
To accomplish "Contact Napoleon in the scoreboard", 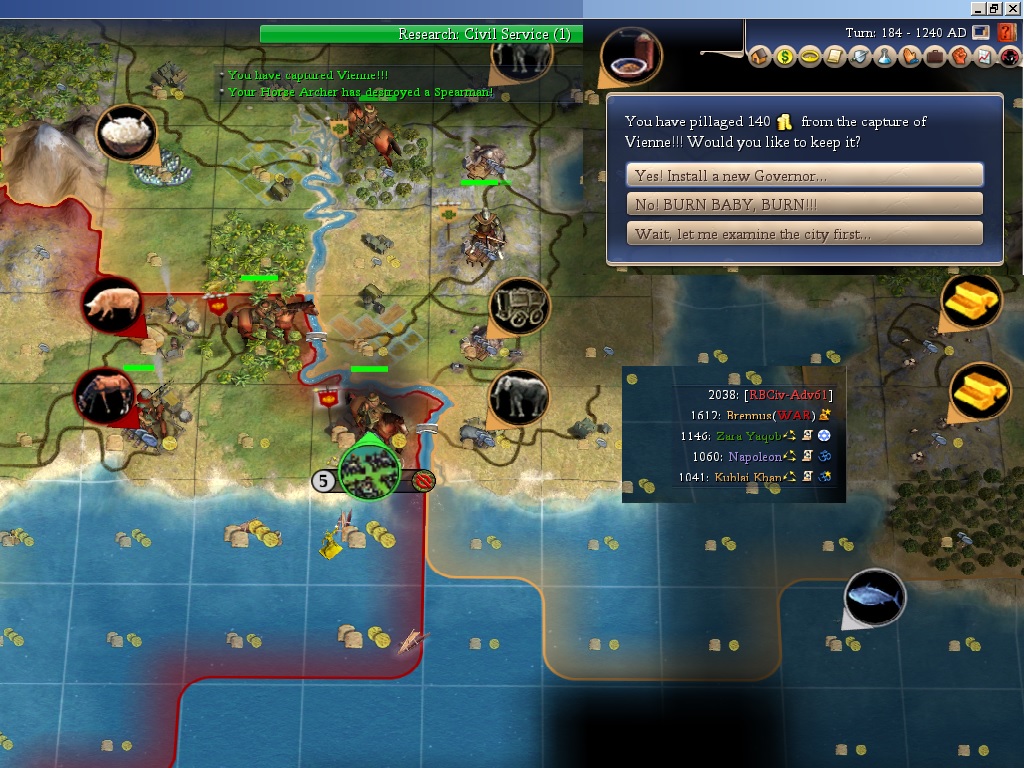I will tap(752, 457).
